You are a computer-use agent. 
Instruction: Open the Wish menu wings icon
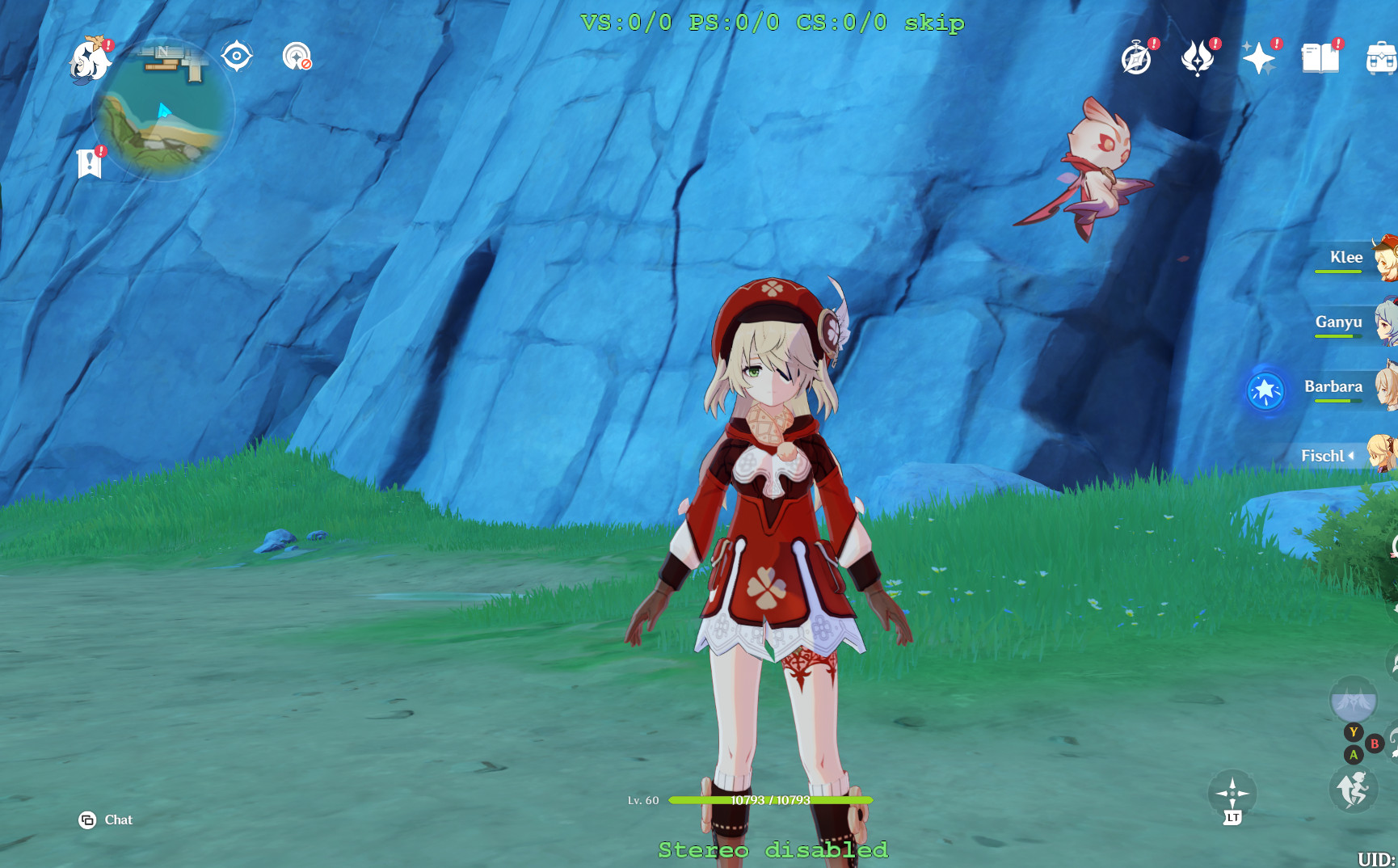(x=1198, y=57)
